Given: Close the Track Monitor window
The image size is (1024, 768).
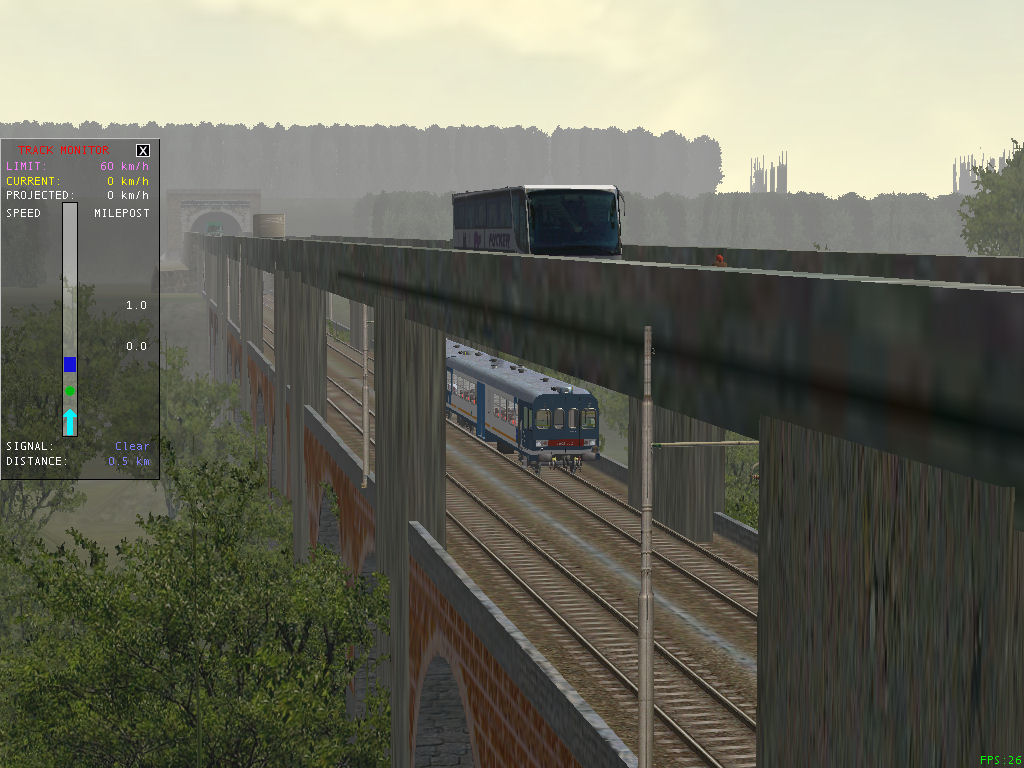Looking at the screenshot, I should (143, 151).
